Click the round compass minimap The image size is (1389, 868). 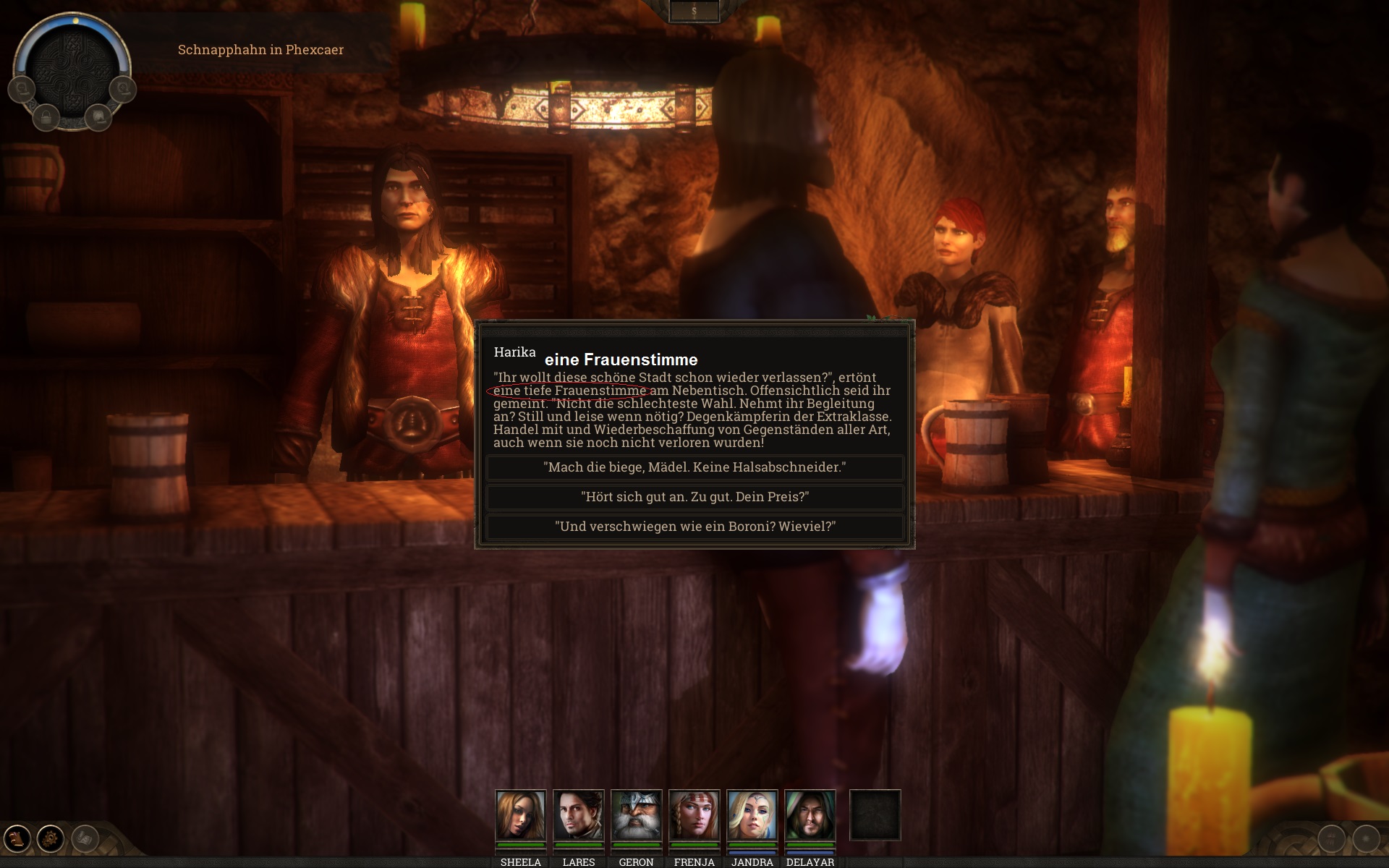(72, 69)
